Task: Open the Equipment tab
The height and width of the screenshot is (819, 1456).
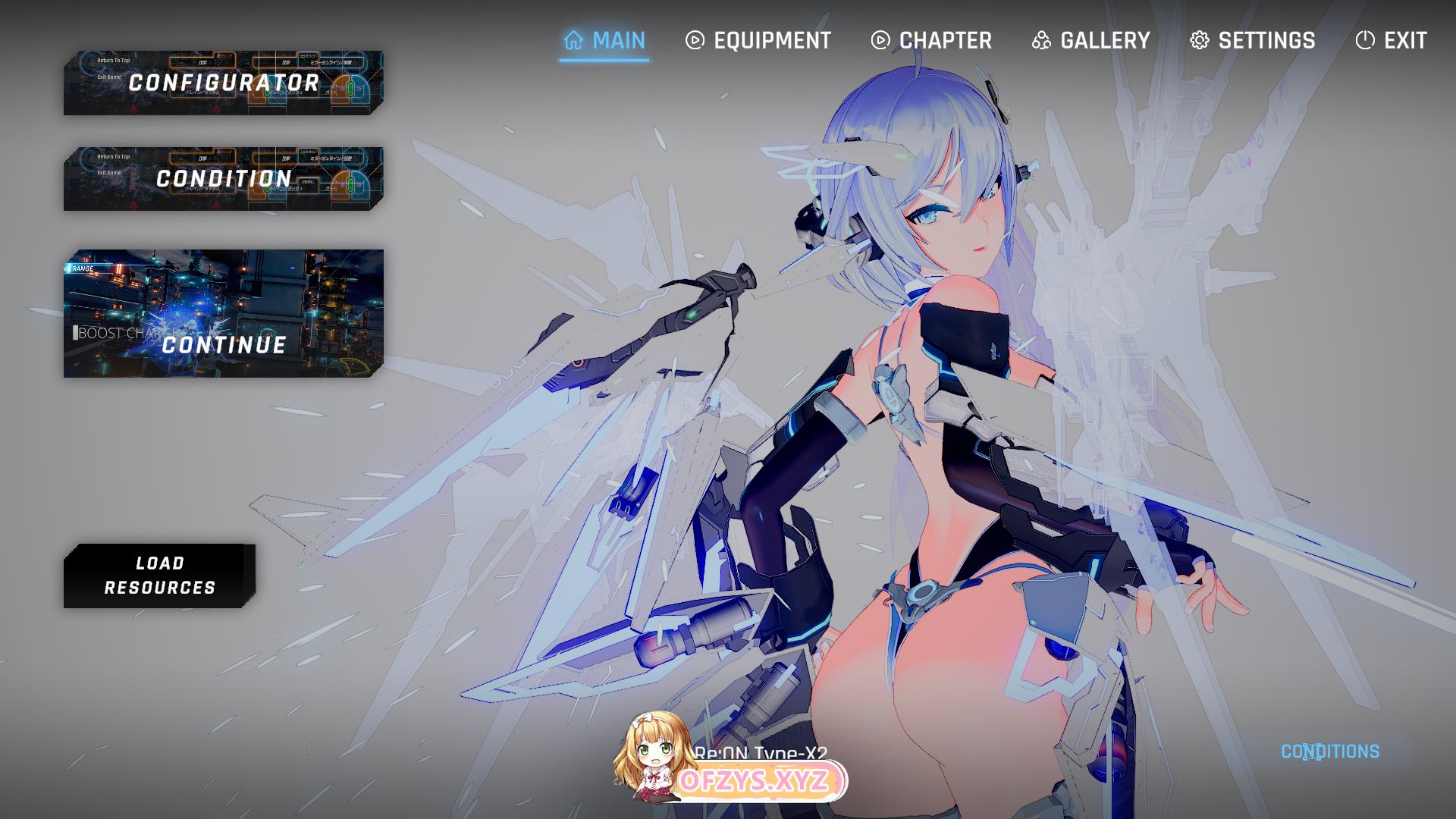Action: tap(758, 40)
